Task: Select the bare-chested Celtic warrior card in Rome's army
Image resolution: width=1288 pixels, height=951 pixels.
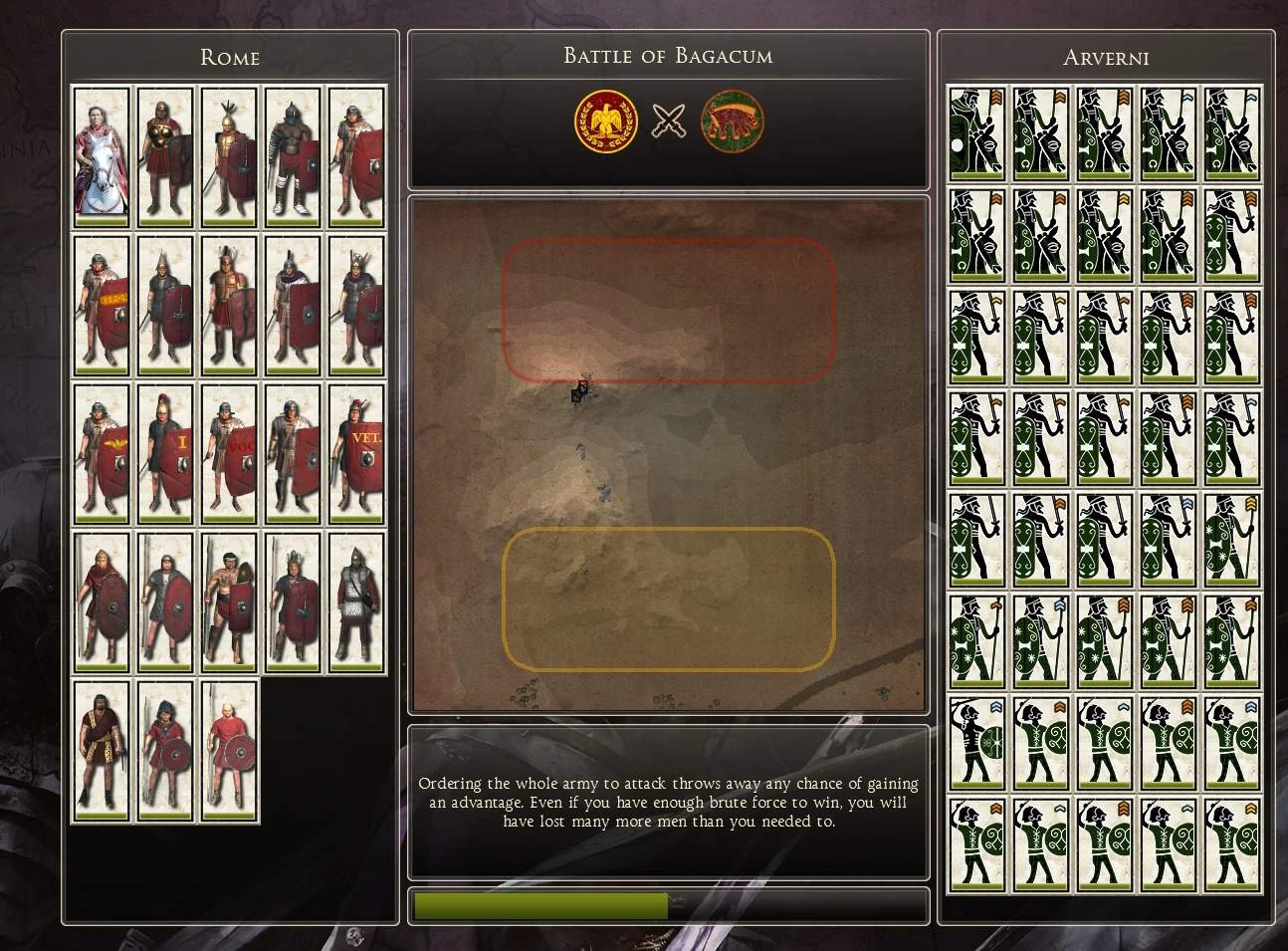Action: 228,602
